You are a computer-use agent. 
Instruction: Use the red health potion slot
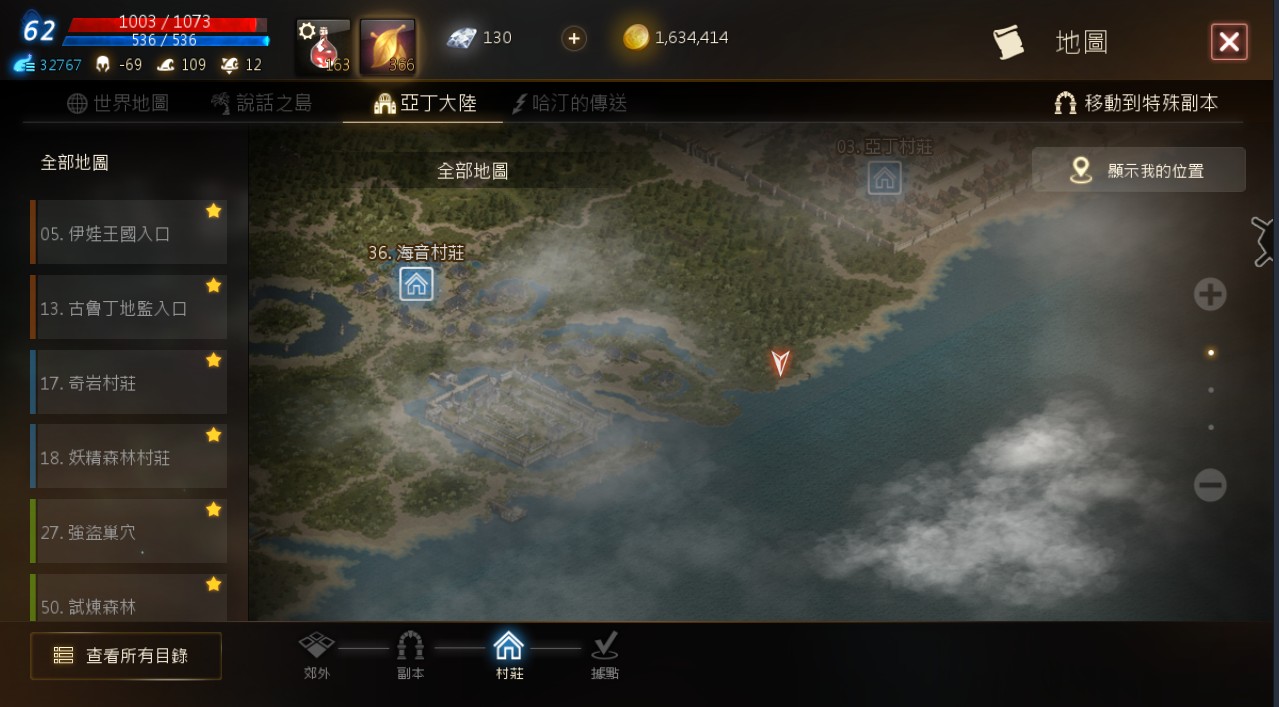coord(323,47)
